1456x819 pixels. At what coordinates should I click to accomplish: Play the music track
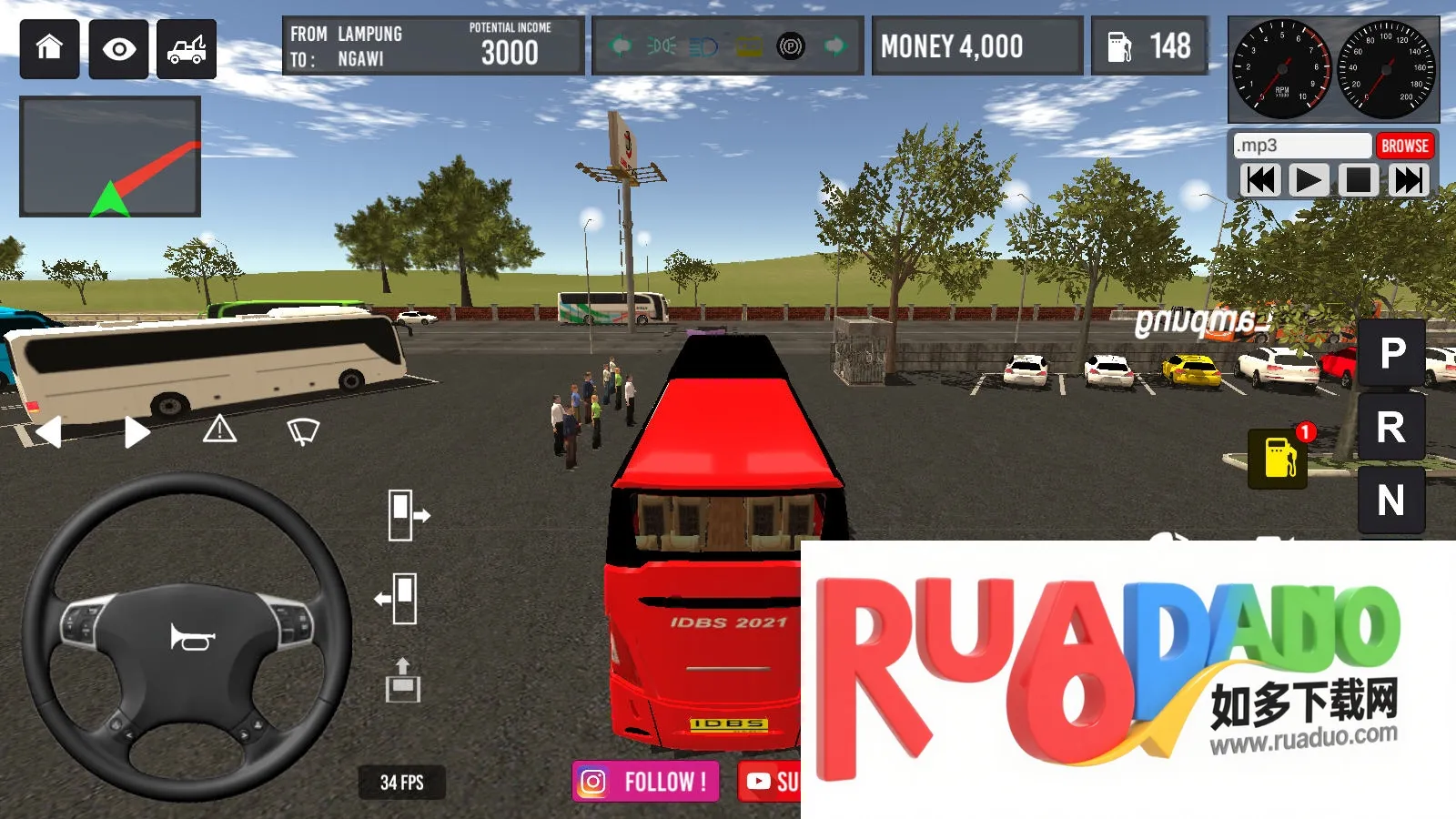point(1309,180)
